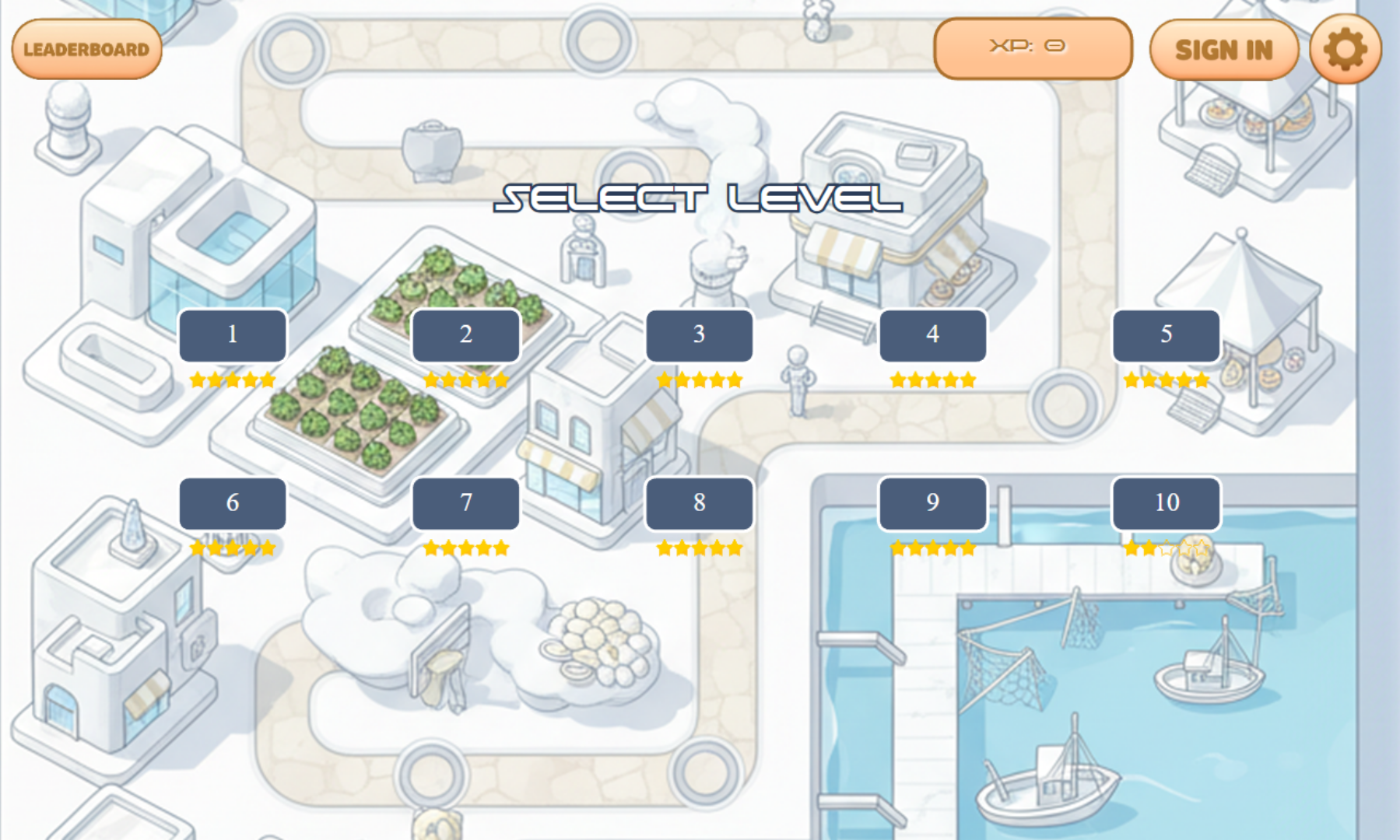Open the Leaderboard
This screenshot has width=1400, height=840.
(86, 49)
